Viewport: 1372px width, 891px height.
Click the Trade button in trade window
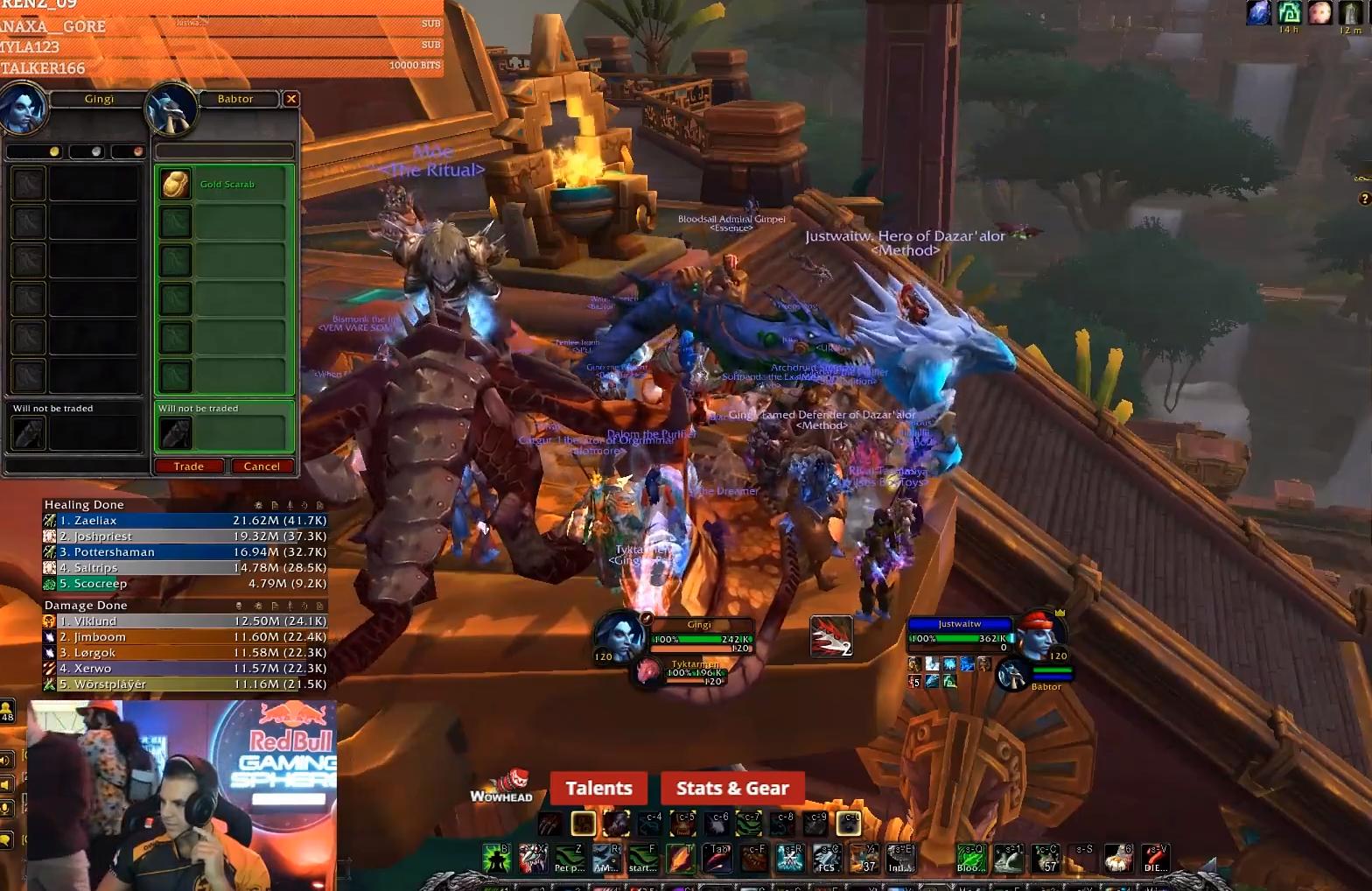pyautogui.click(x=189, y=467)
